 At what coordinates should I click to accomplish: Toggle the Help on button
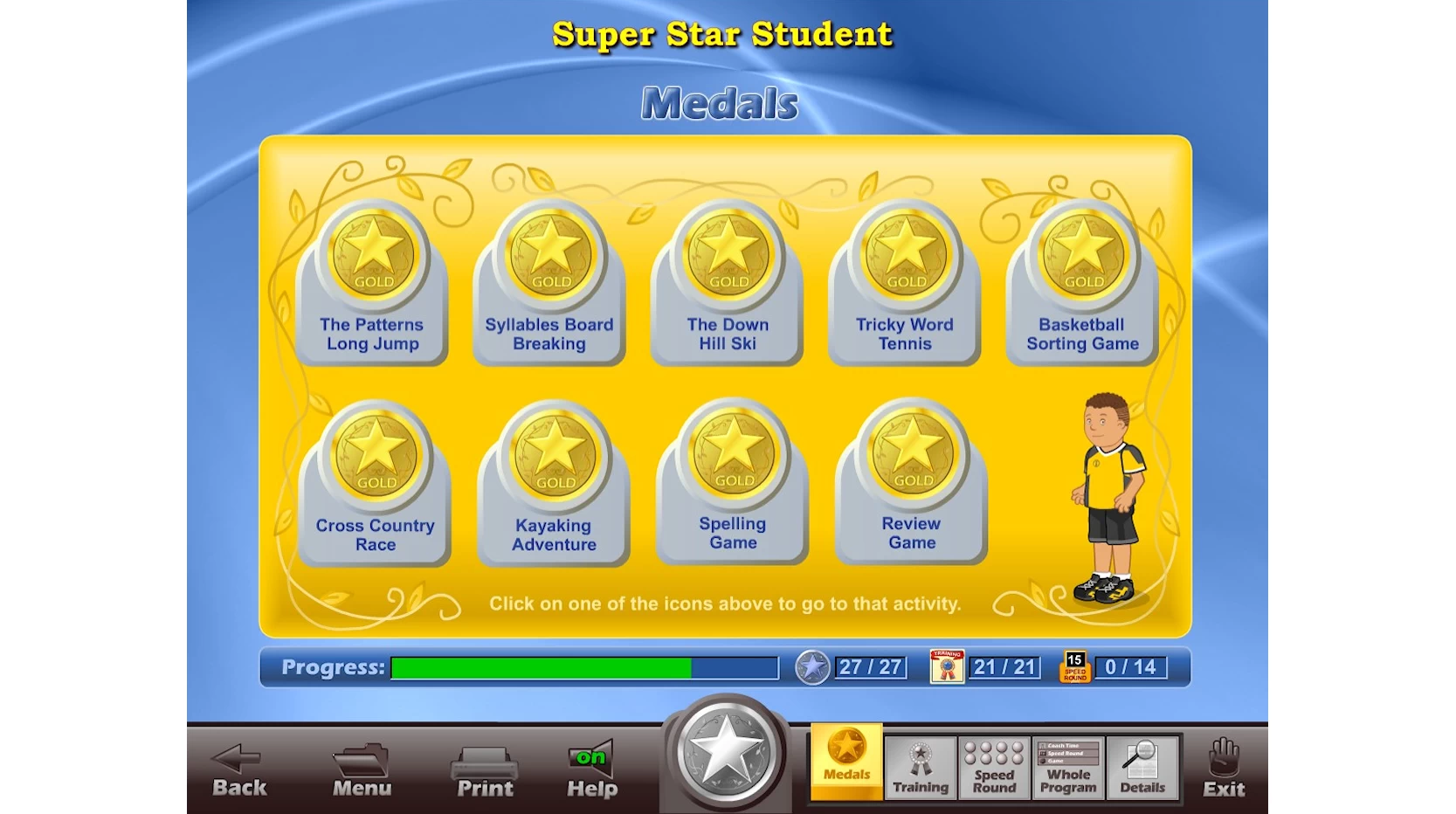click(591, 770)
